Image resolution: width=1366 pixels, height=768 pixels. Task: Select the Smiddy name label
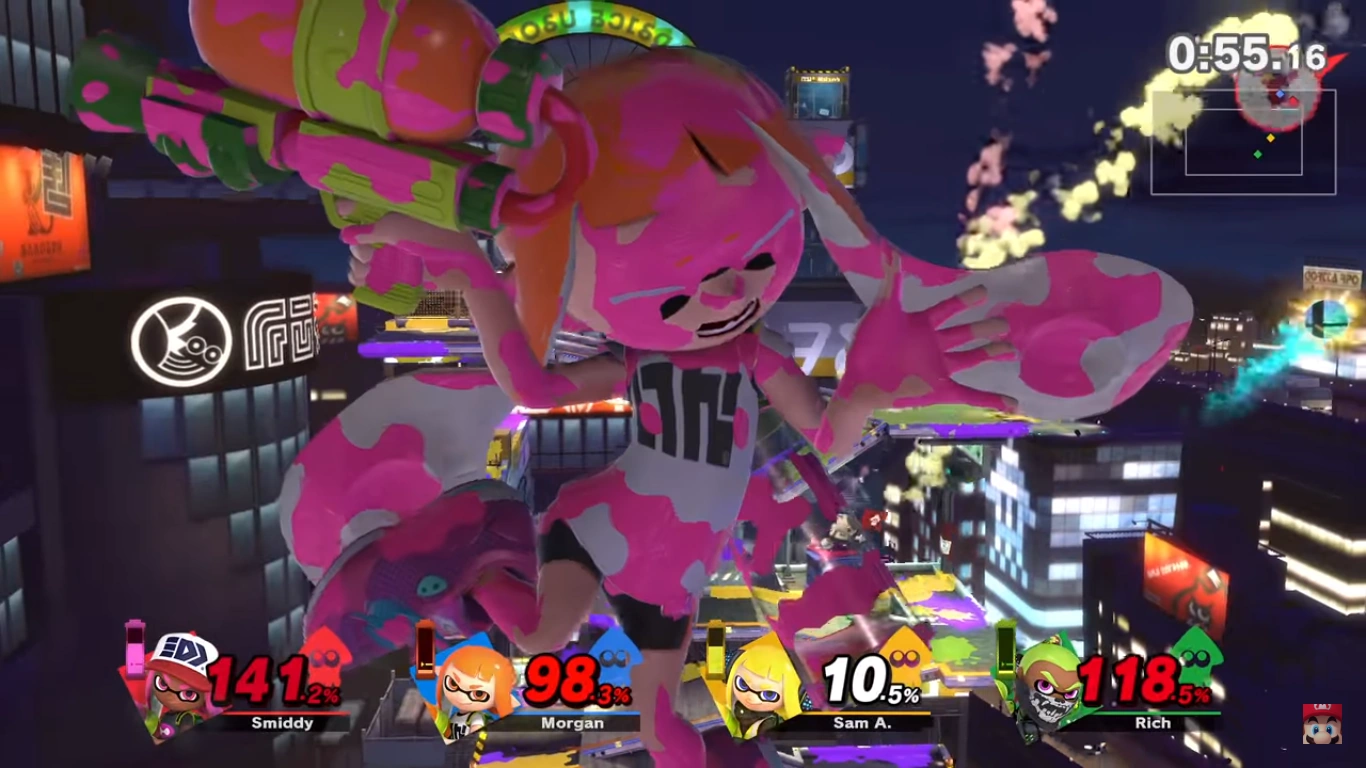click(x=282, y=722)
